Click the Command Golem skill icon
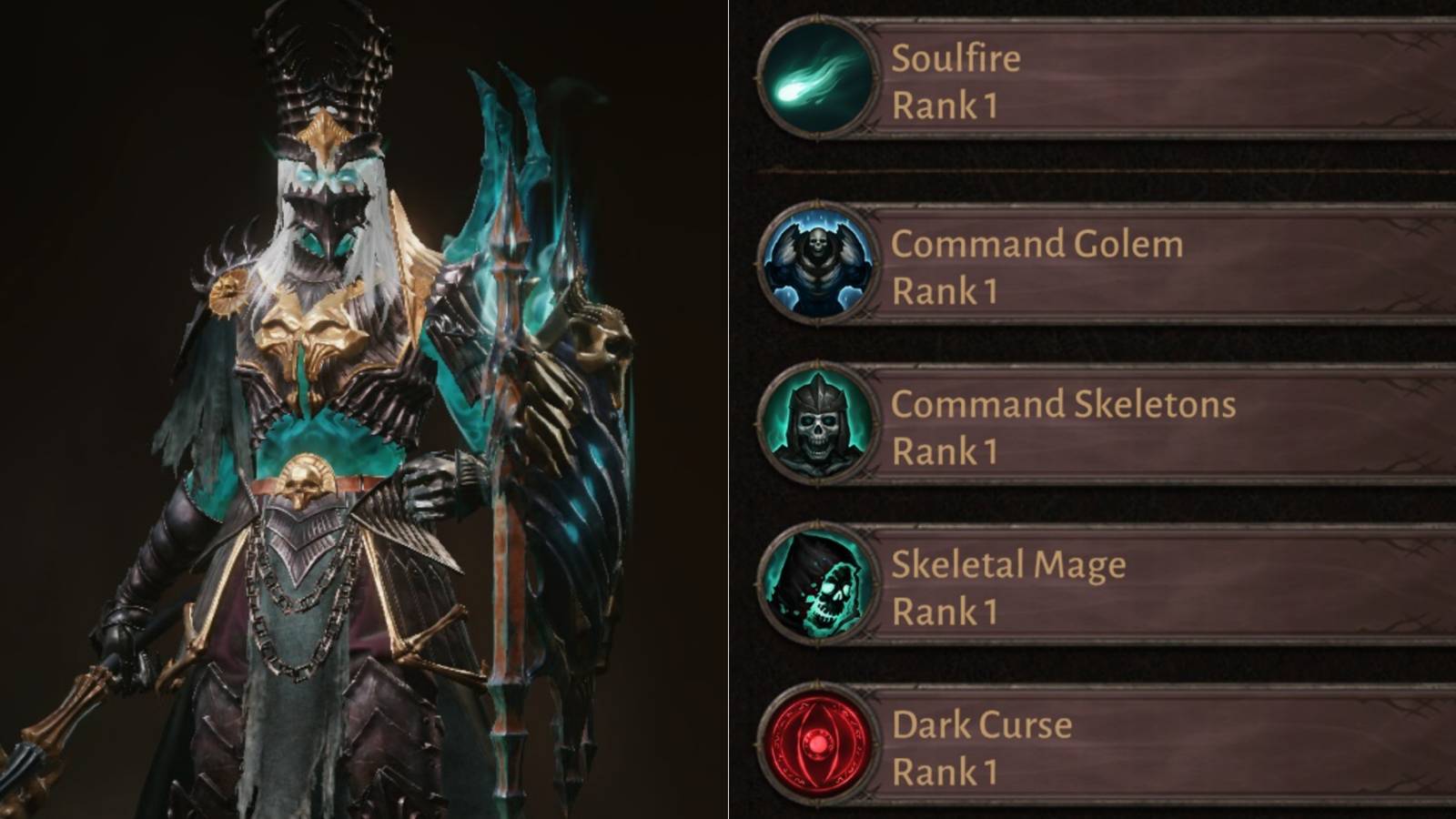 click(x=816, y=263)
